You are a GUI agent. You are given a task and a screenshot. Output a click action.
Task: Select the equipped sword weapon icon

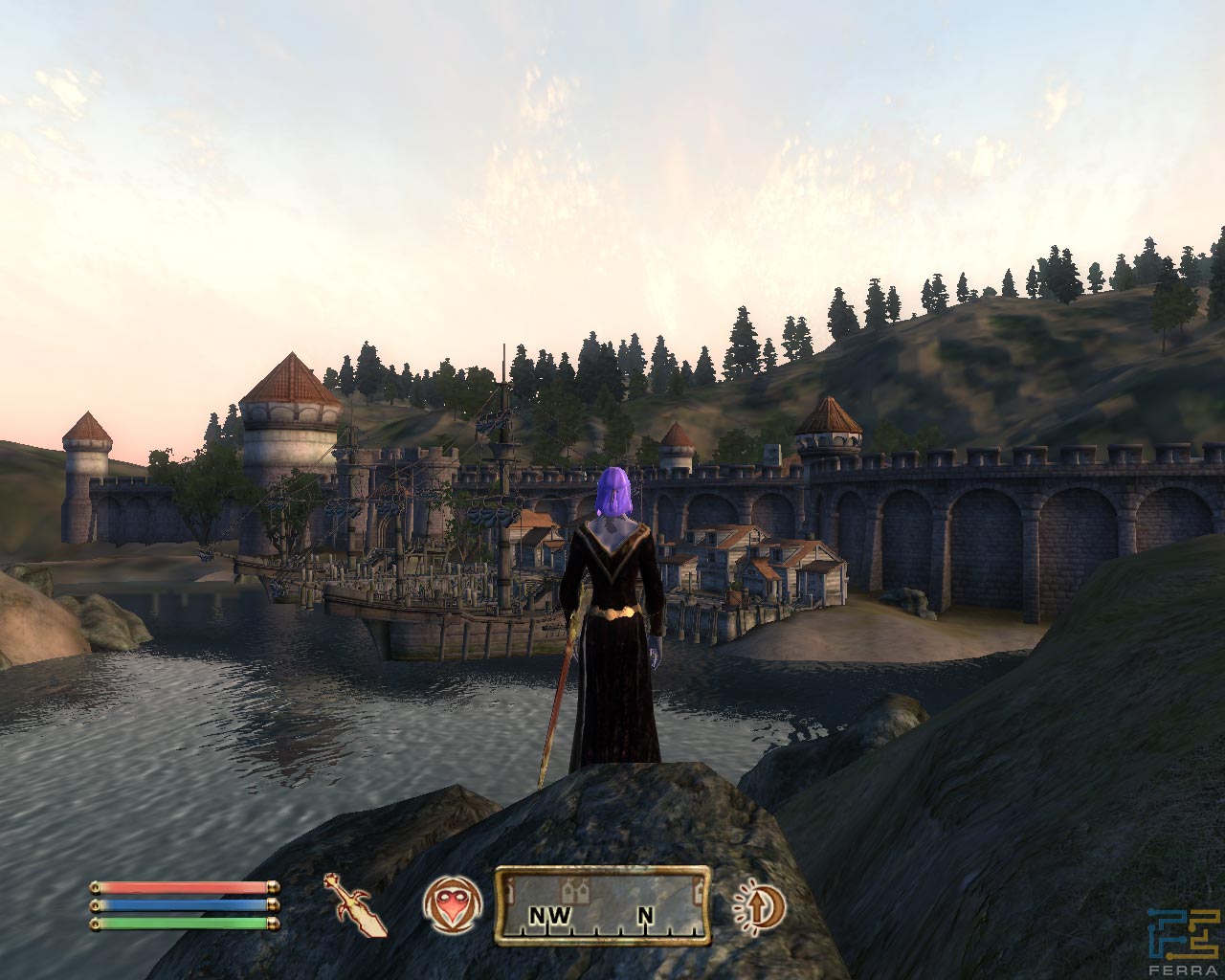point(355,904)
